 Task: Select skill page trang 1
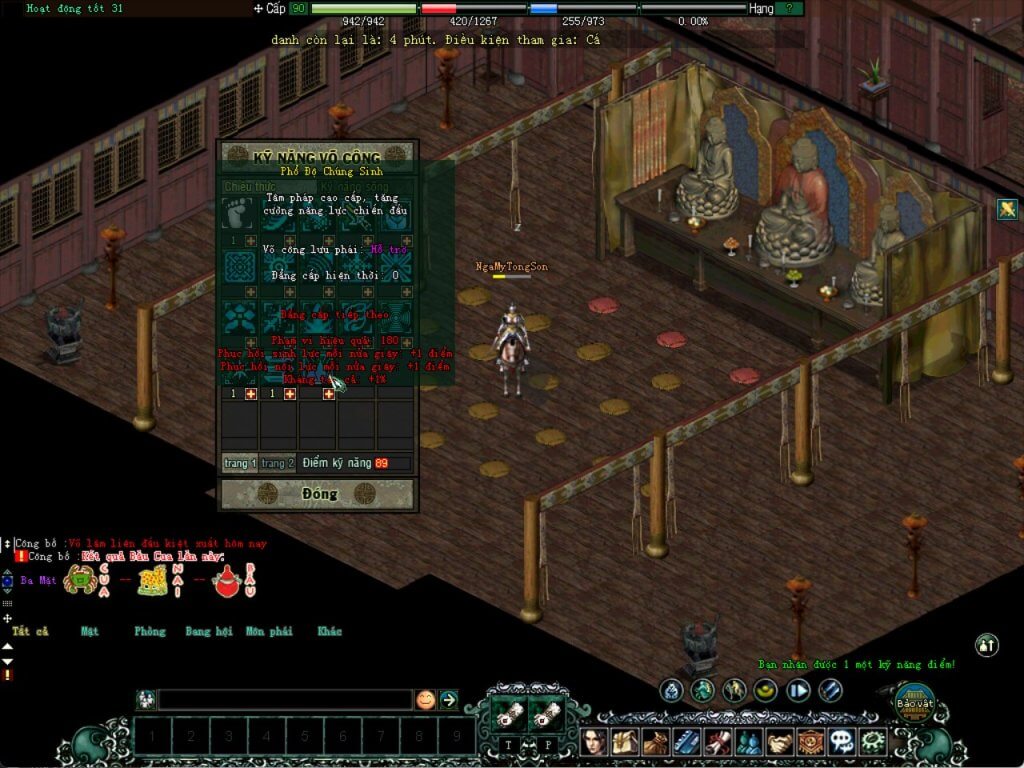240,463
